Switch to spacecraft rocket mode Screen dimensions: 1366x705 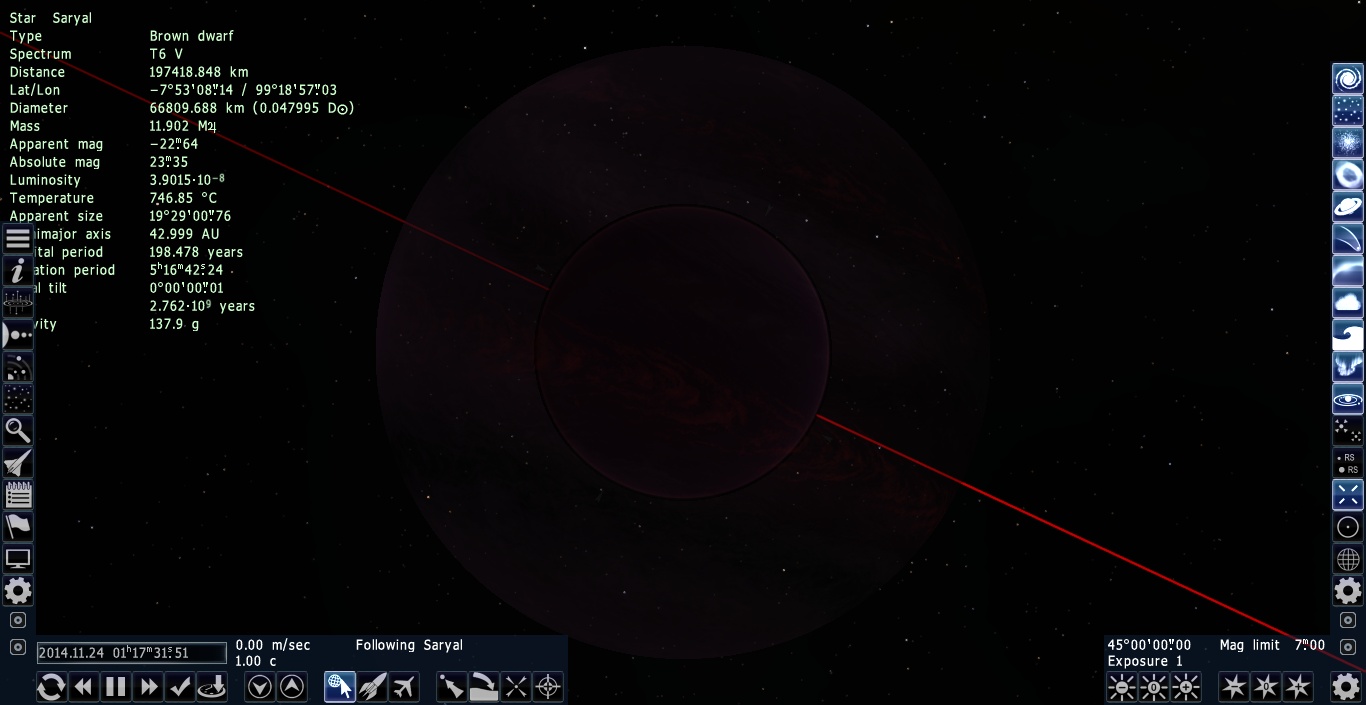click(372, 687)
